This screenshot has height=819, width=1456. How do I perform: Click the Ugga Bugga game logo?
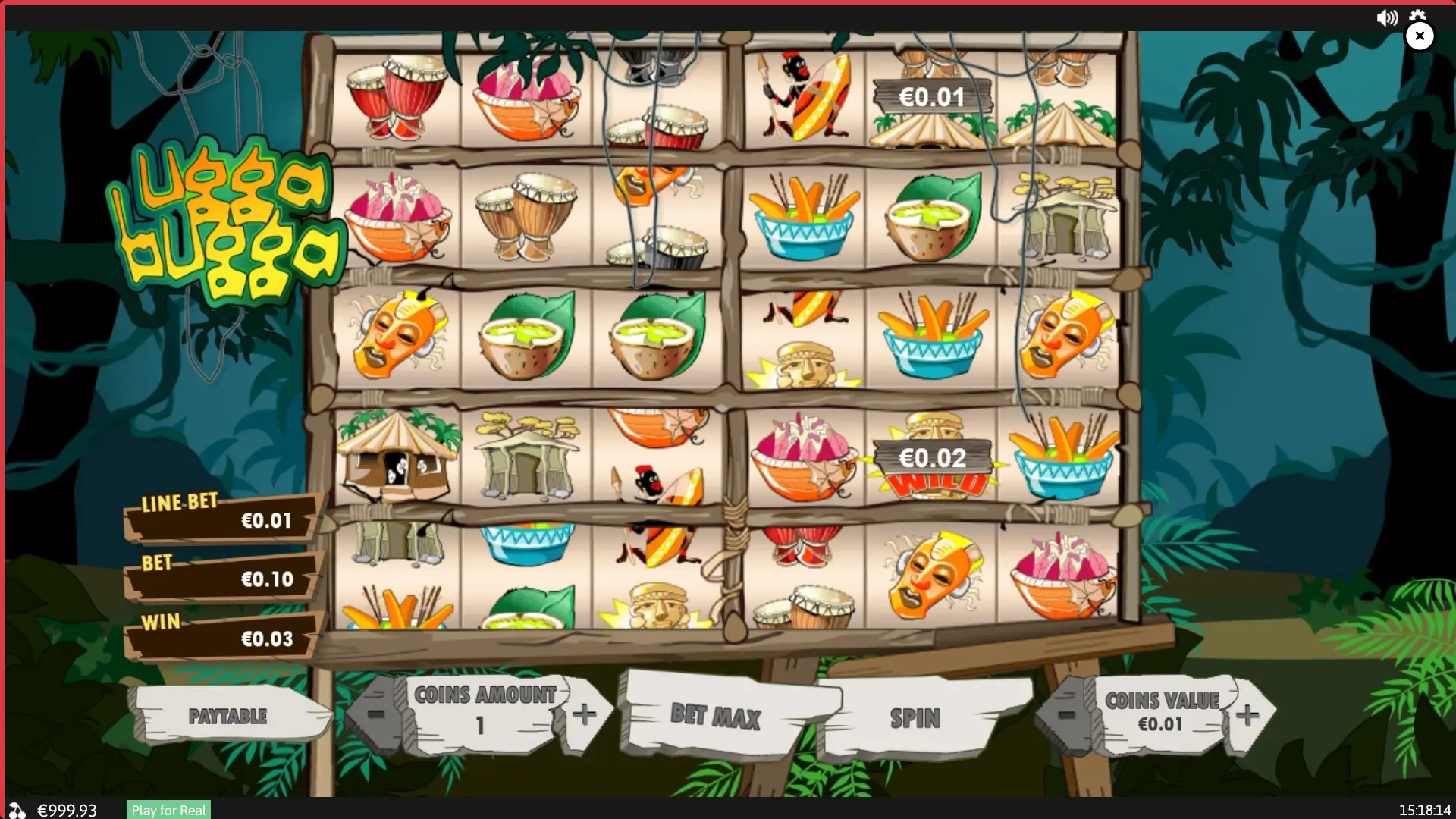[227, 220]
